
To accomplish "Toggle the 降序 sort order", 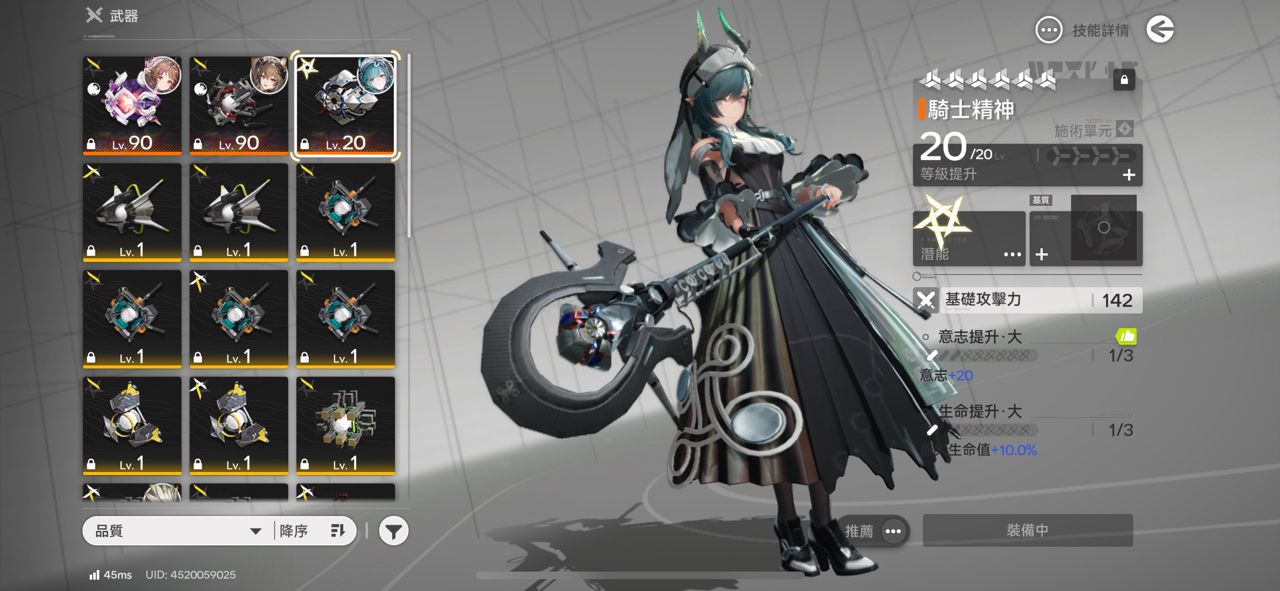I will point(313,531).
